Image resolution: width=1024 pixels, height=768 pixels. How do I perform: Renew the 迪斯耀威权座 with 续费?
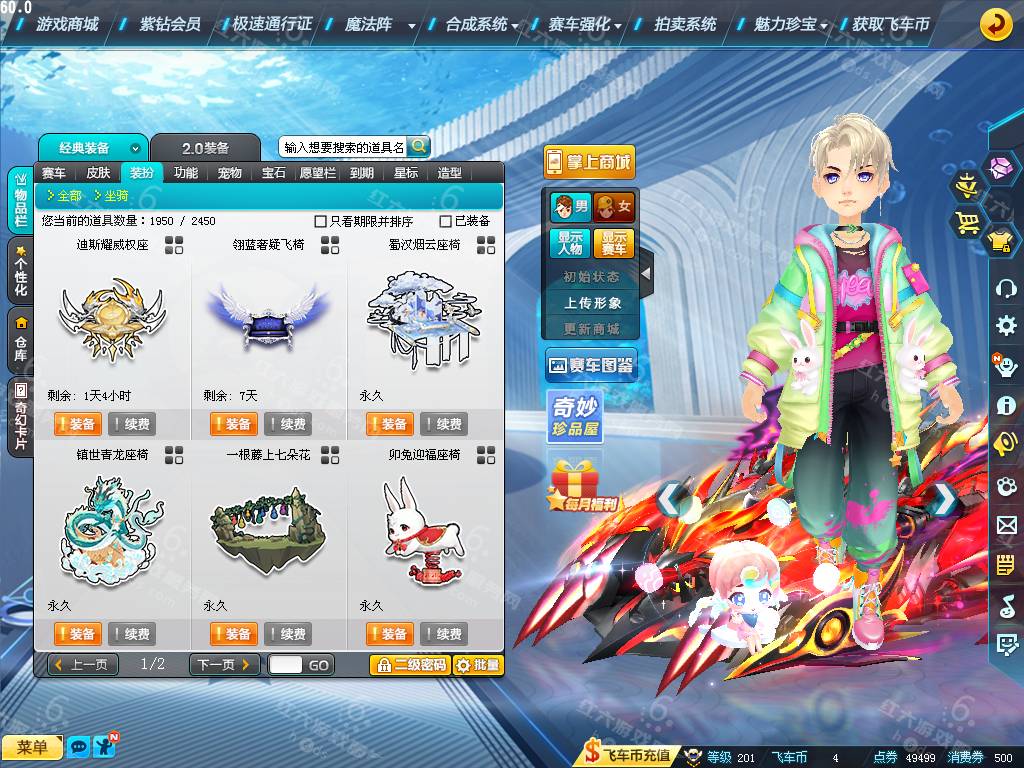pos(131,424)
